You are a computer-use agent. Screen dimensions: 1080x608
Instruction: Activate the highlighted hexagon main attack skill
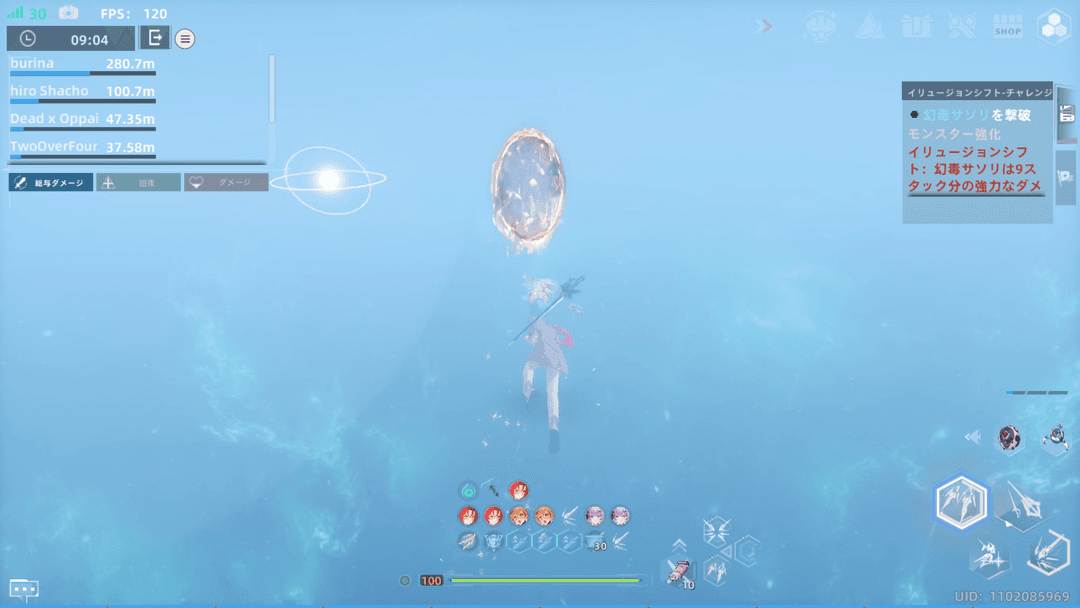961,501
